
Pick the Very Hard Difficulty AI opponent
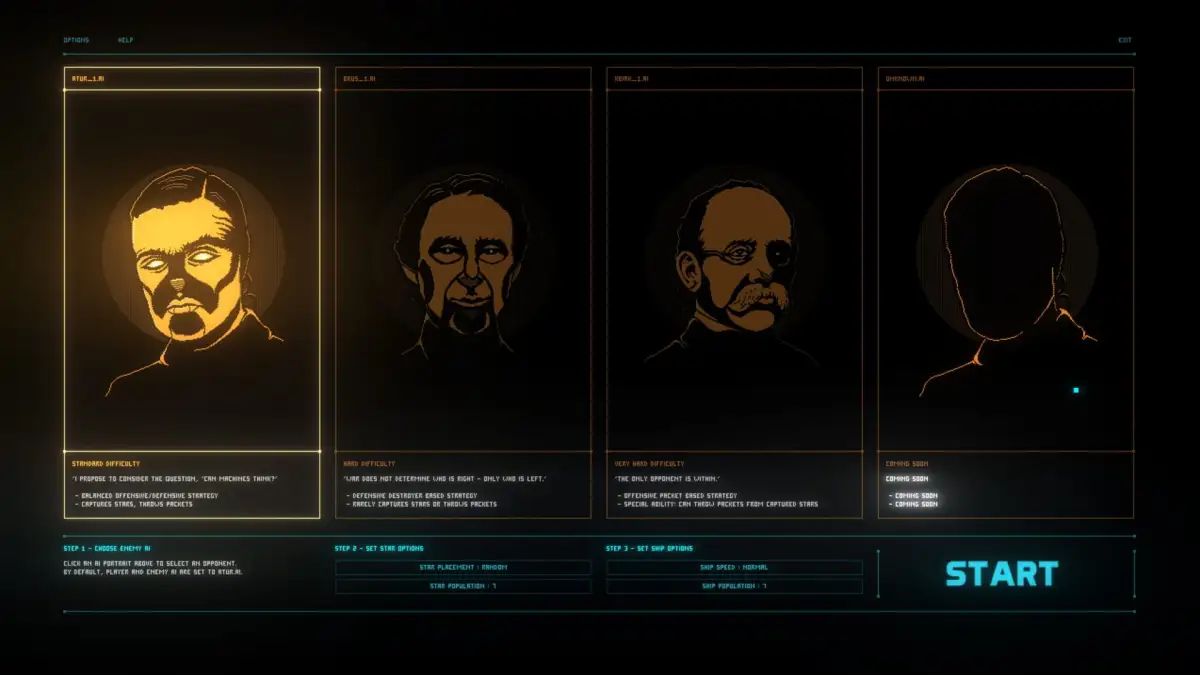[734, 272]
